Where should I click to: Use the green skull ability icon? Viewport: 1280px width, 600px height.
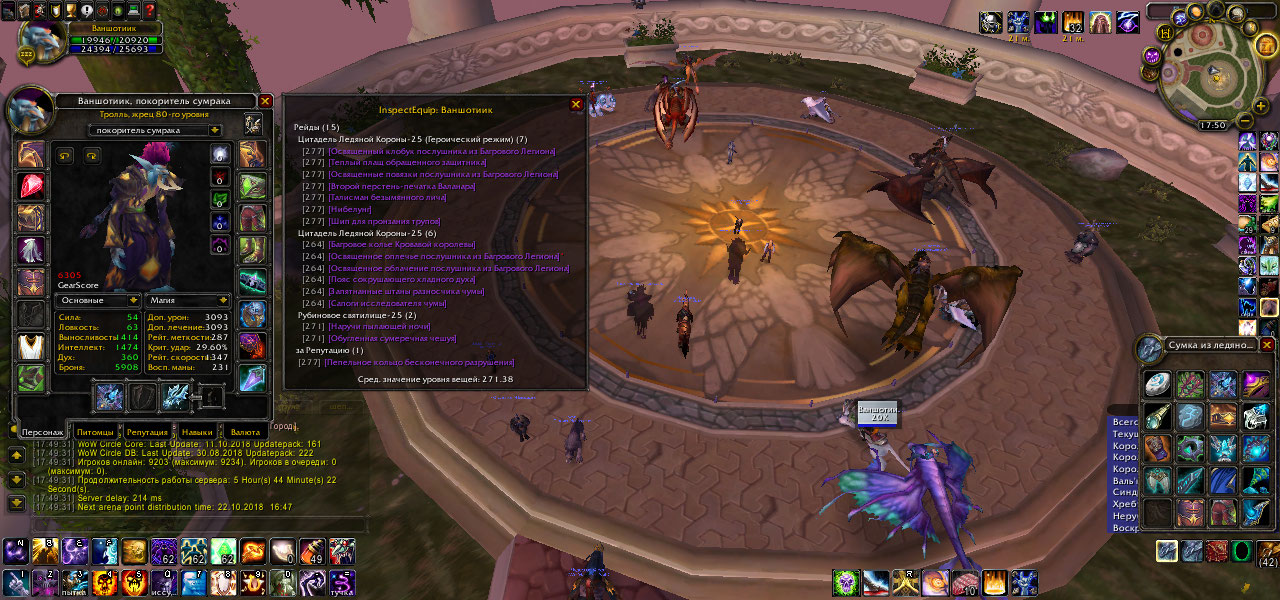click(847, 582)
